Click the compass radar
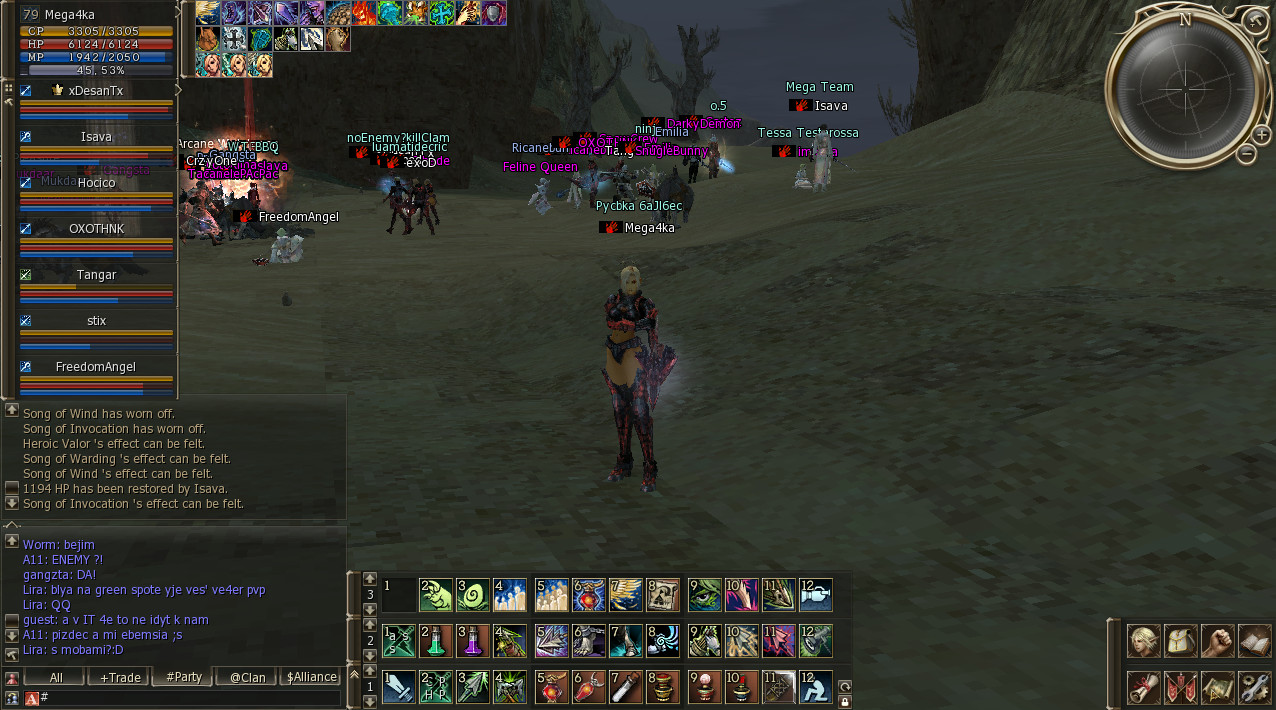Viewport: 1276px width, 710px height. (1185, 83)
